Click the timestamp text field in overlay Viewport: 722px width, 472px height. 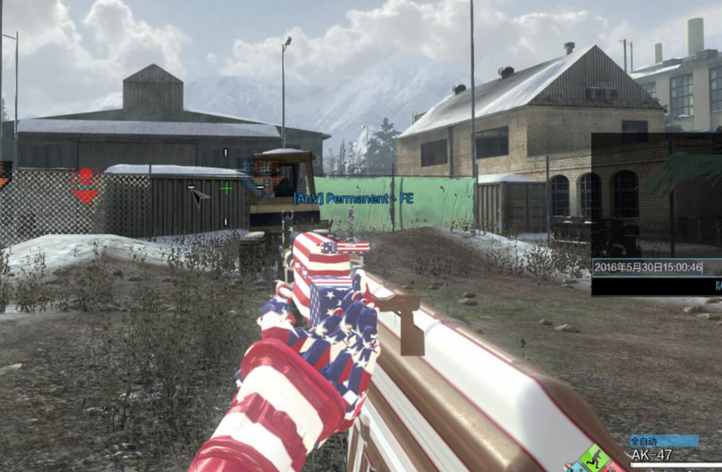pyautogui.click(x=648, y=267)
